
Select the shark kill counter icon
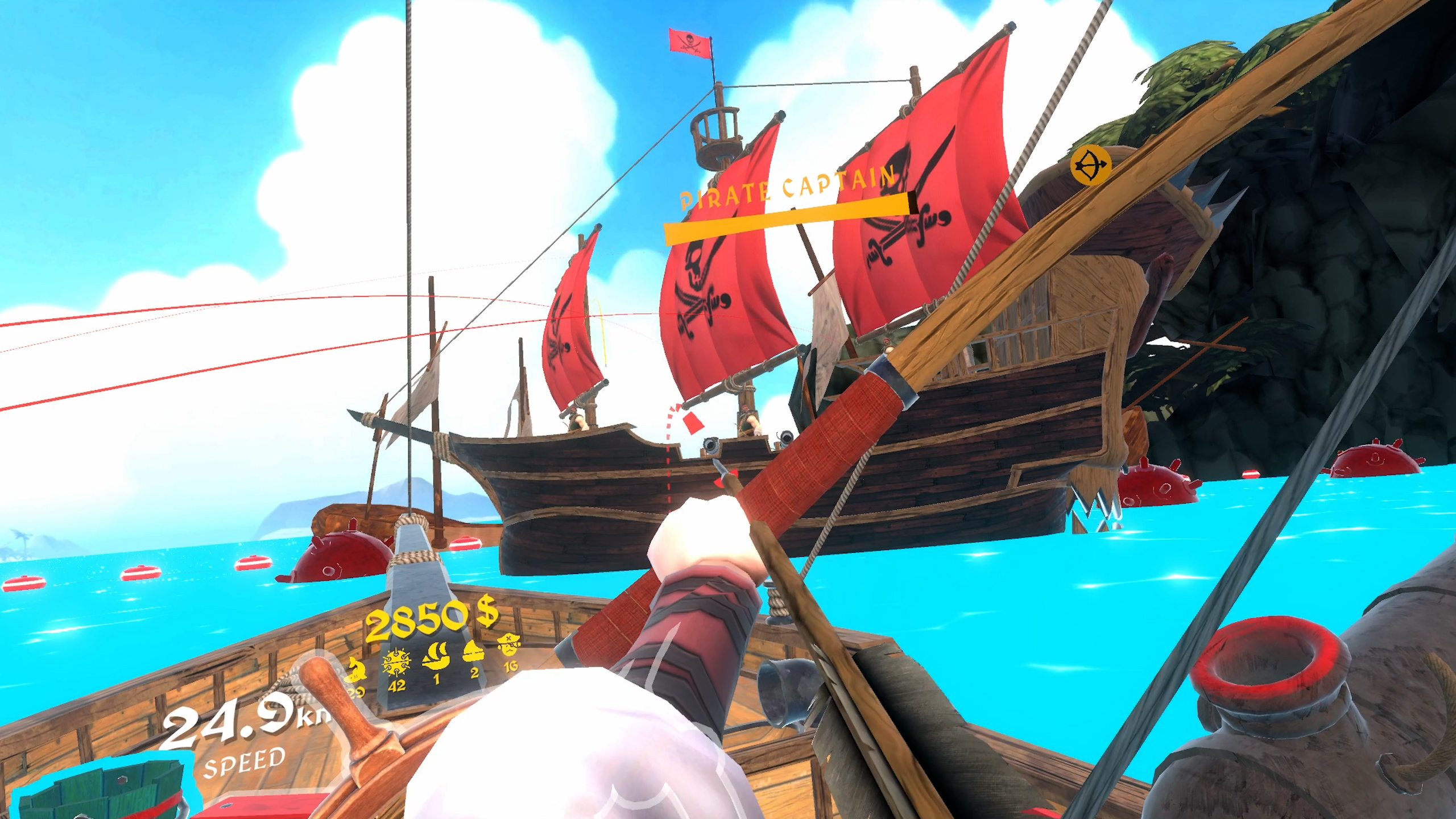point(355,669)
